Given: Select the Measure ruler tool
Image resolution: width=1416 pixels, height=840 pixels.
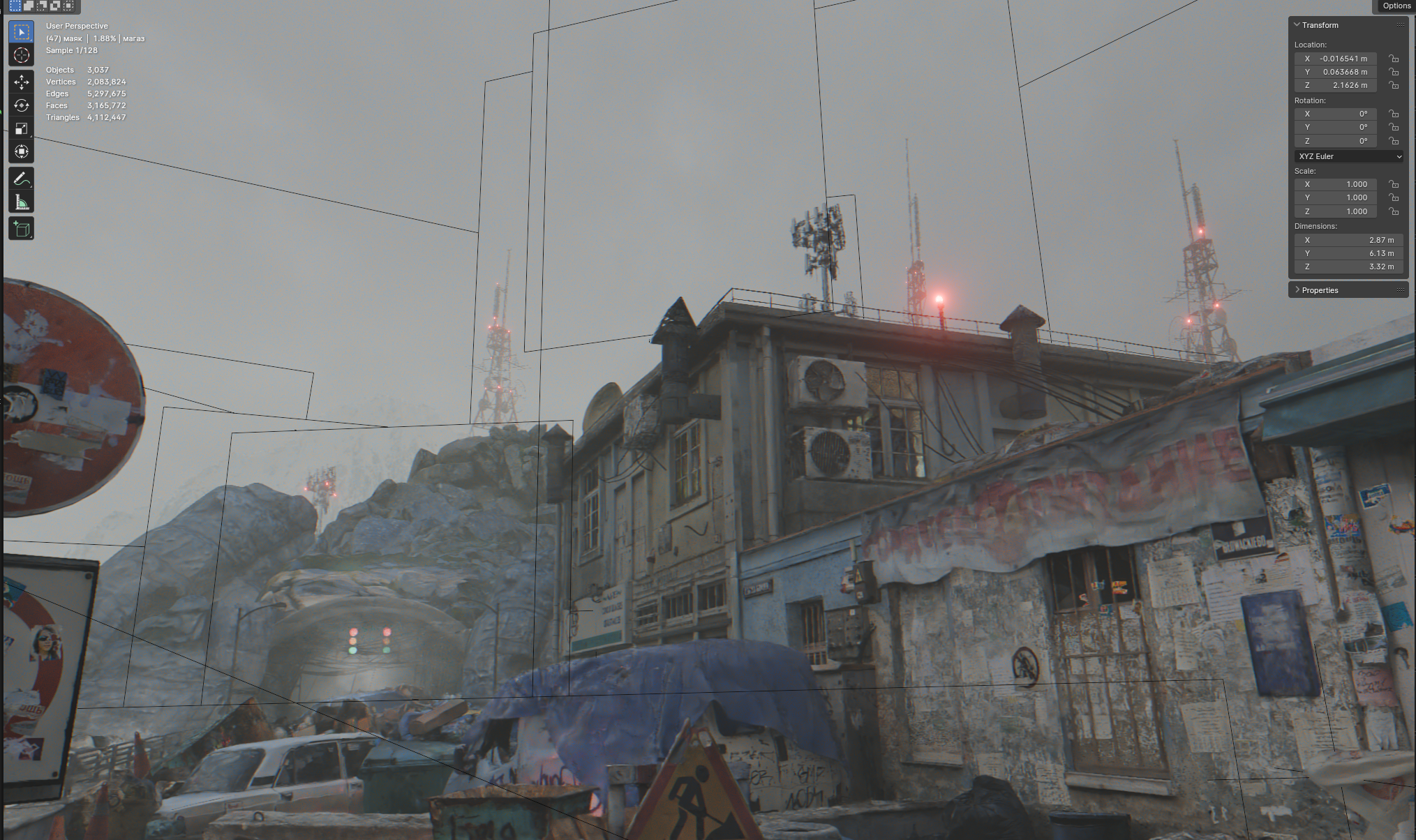Looking at the screenshot, I should click(21, 202).
